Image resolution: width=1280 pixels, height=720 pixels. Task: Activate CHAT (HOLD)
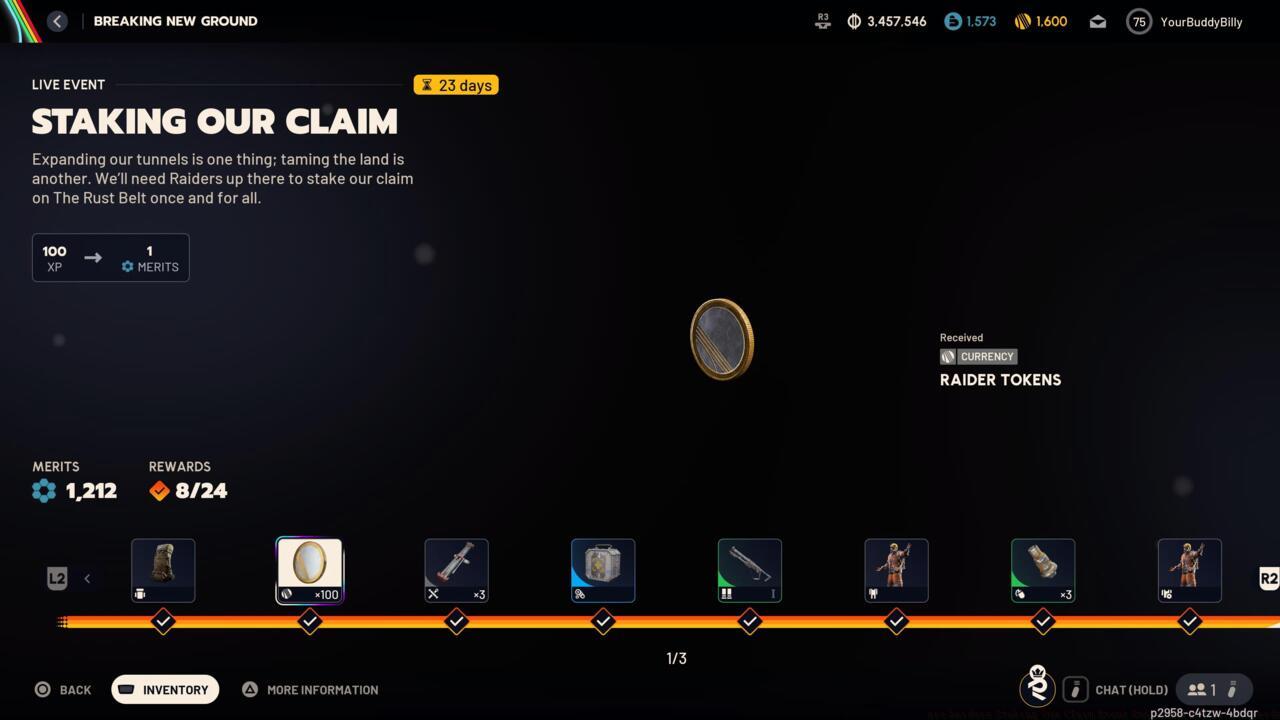pyautogui.click(x=1131, y=689)
